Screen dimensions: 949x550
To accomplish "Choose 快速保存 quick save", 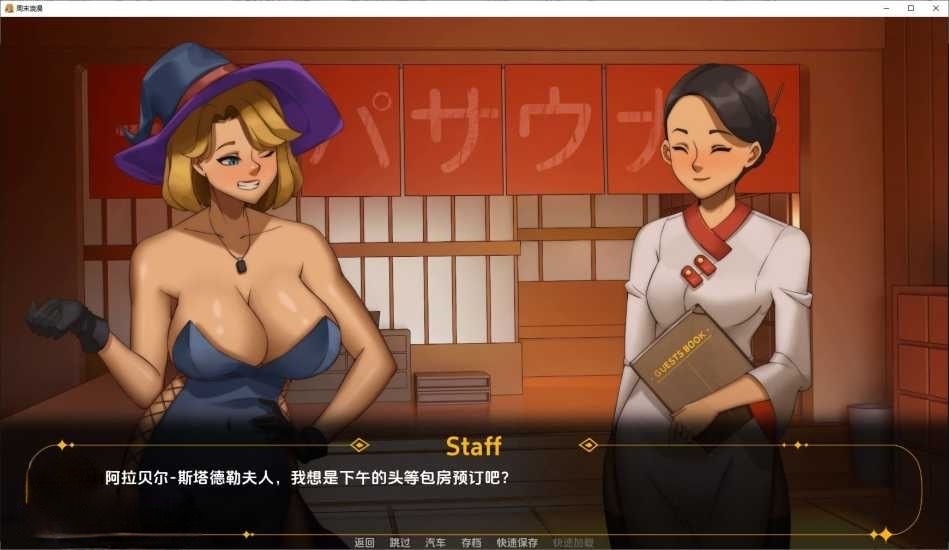I will [517, 543].
